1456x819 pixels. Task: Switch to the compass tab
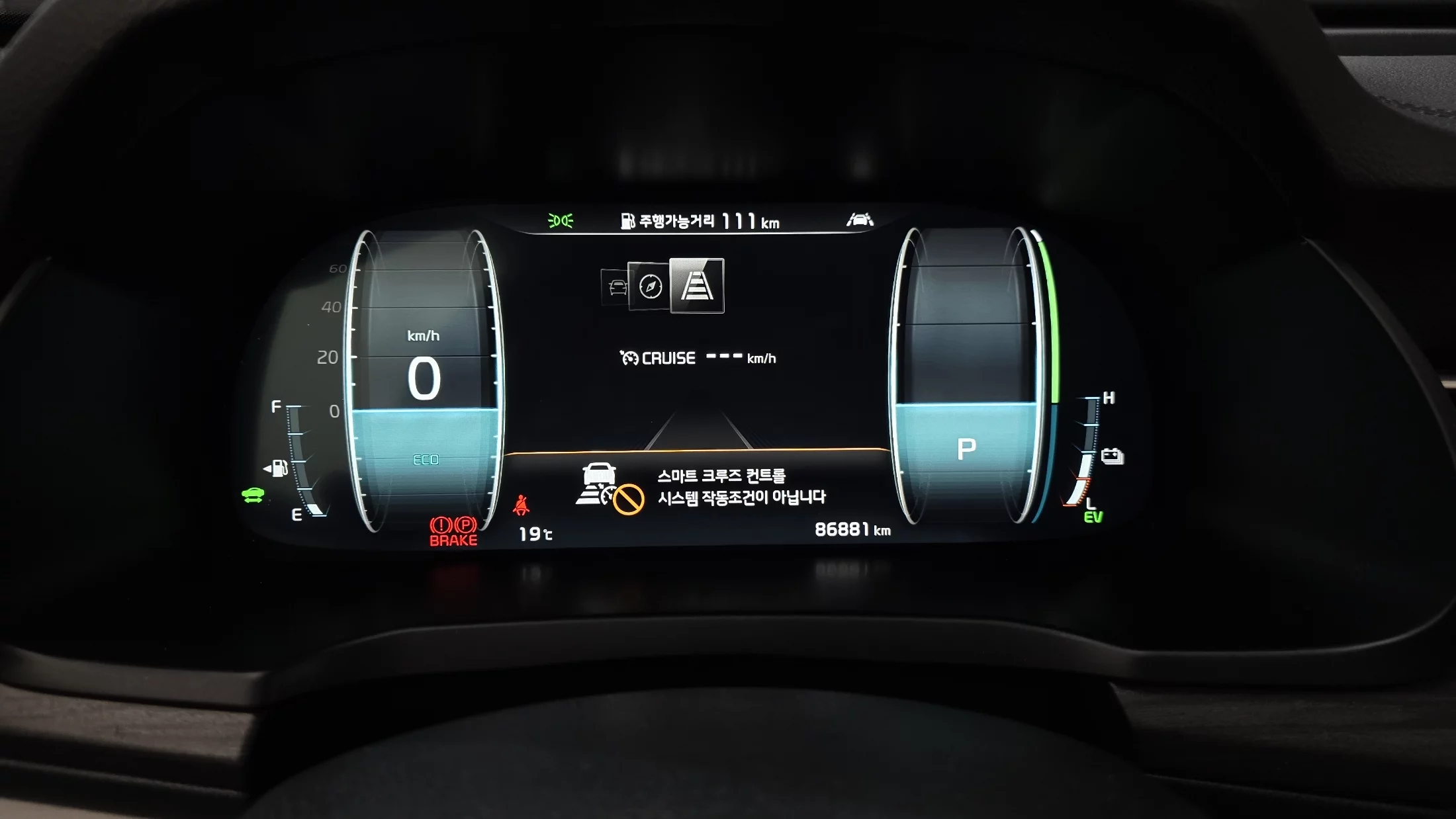pyautogui.click(x=650, y=287)
